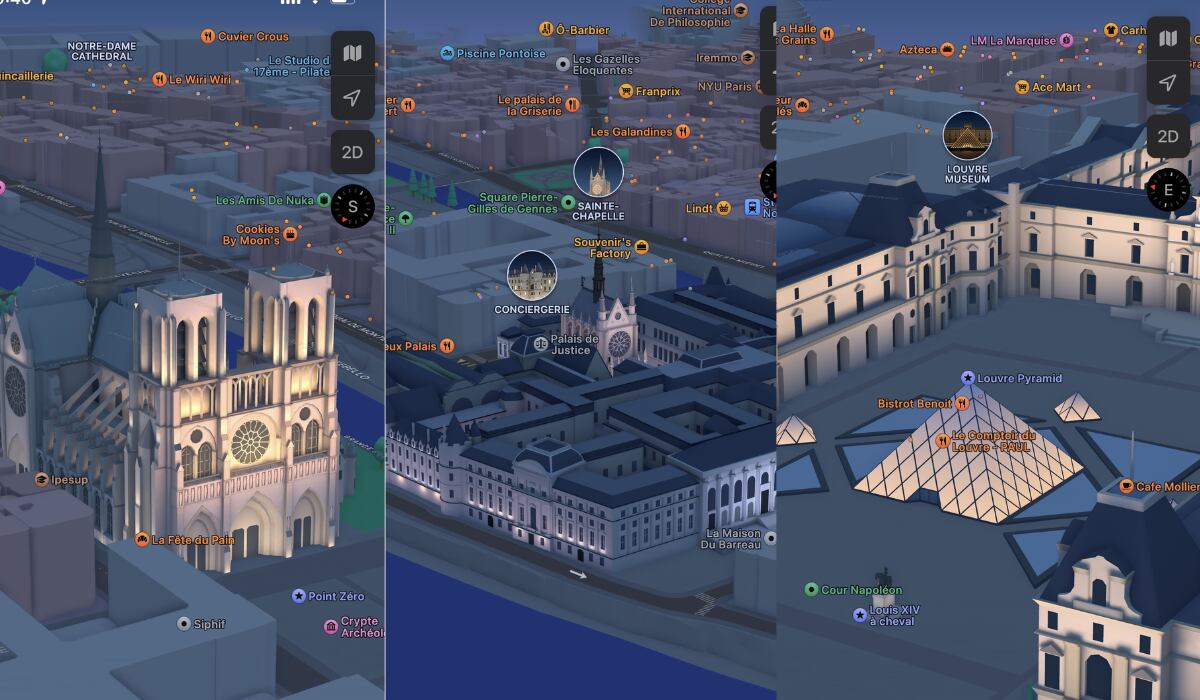Open map modes above the E compass
The image size is (1200, 700).
(x=1167, y=39)
